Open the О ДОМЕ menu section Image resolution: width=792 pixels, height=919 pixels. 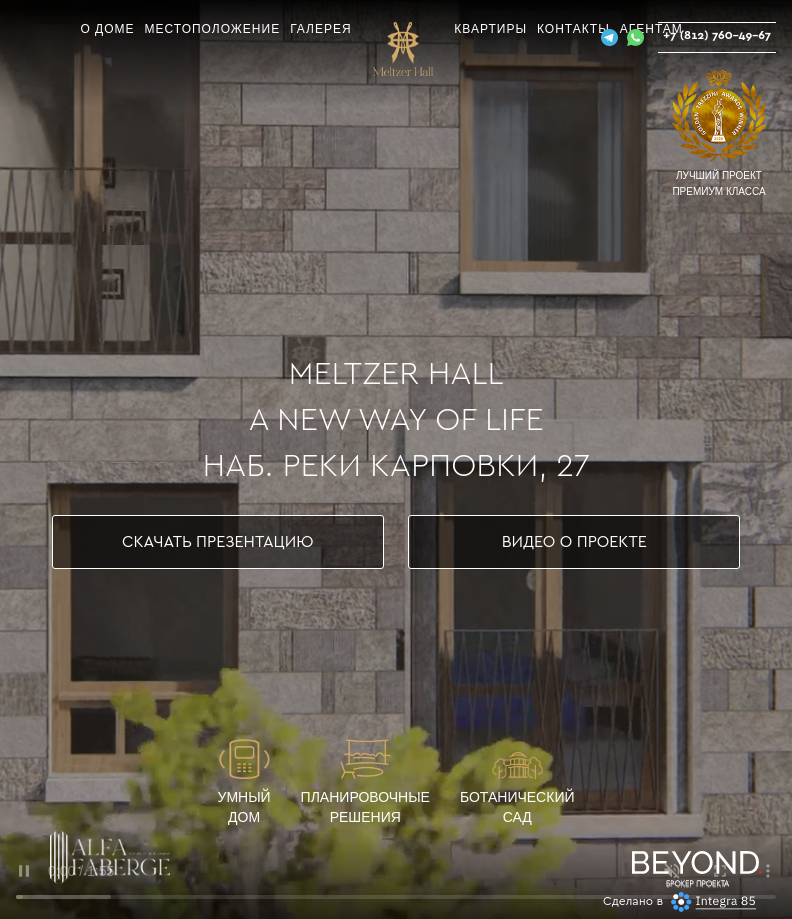107,29
